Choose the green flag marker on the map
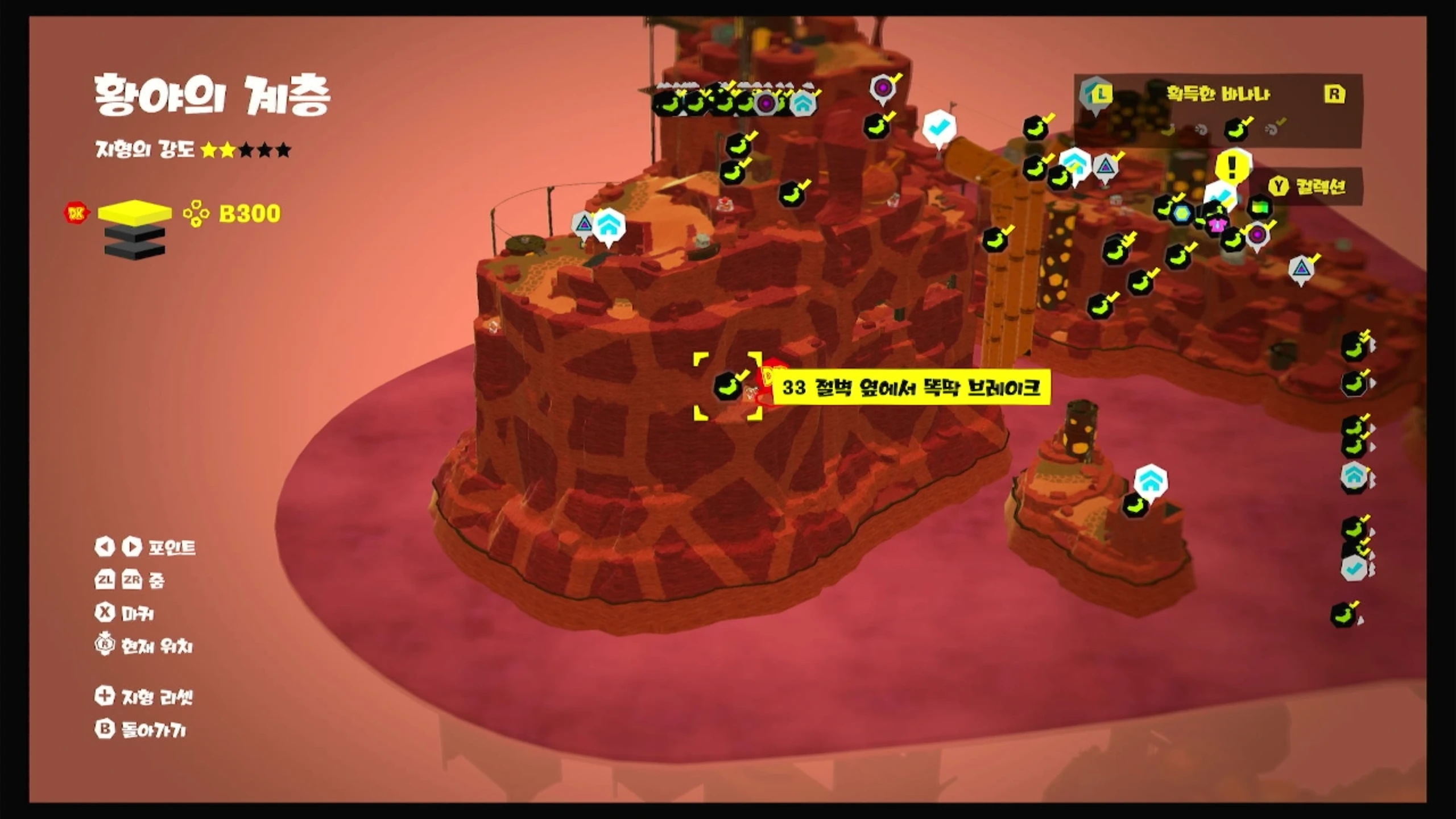1456x819 pixels. coord(1259,207)
